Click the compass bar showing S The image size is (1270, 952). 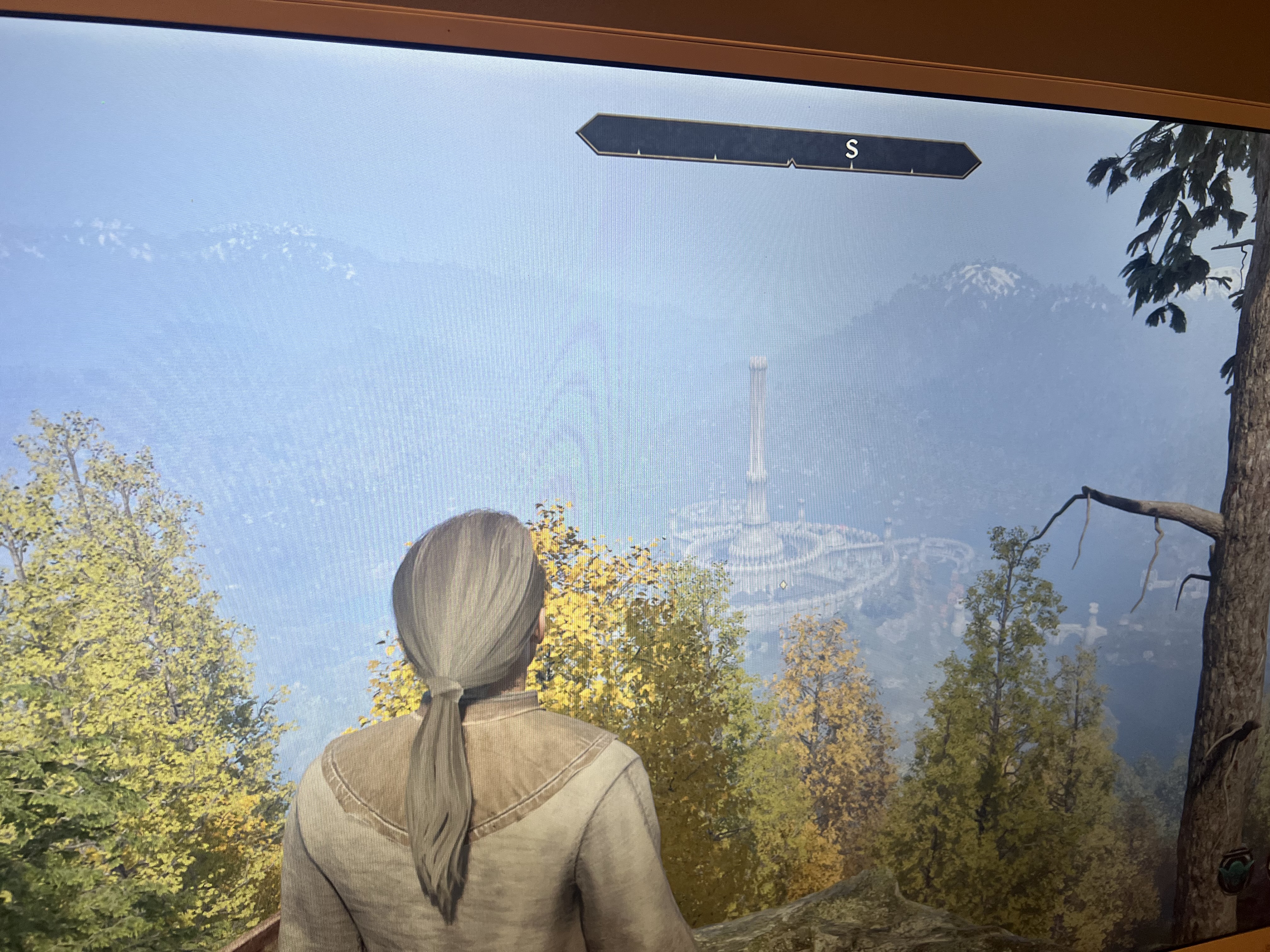point(777,147)
